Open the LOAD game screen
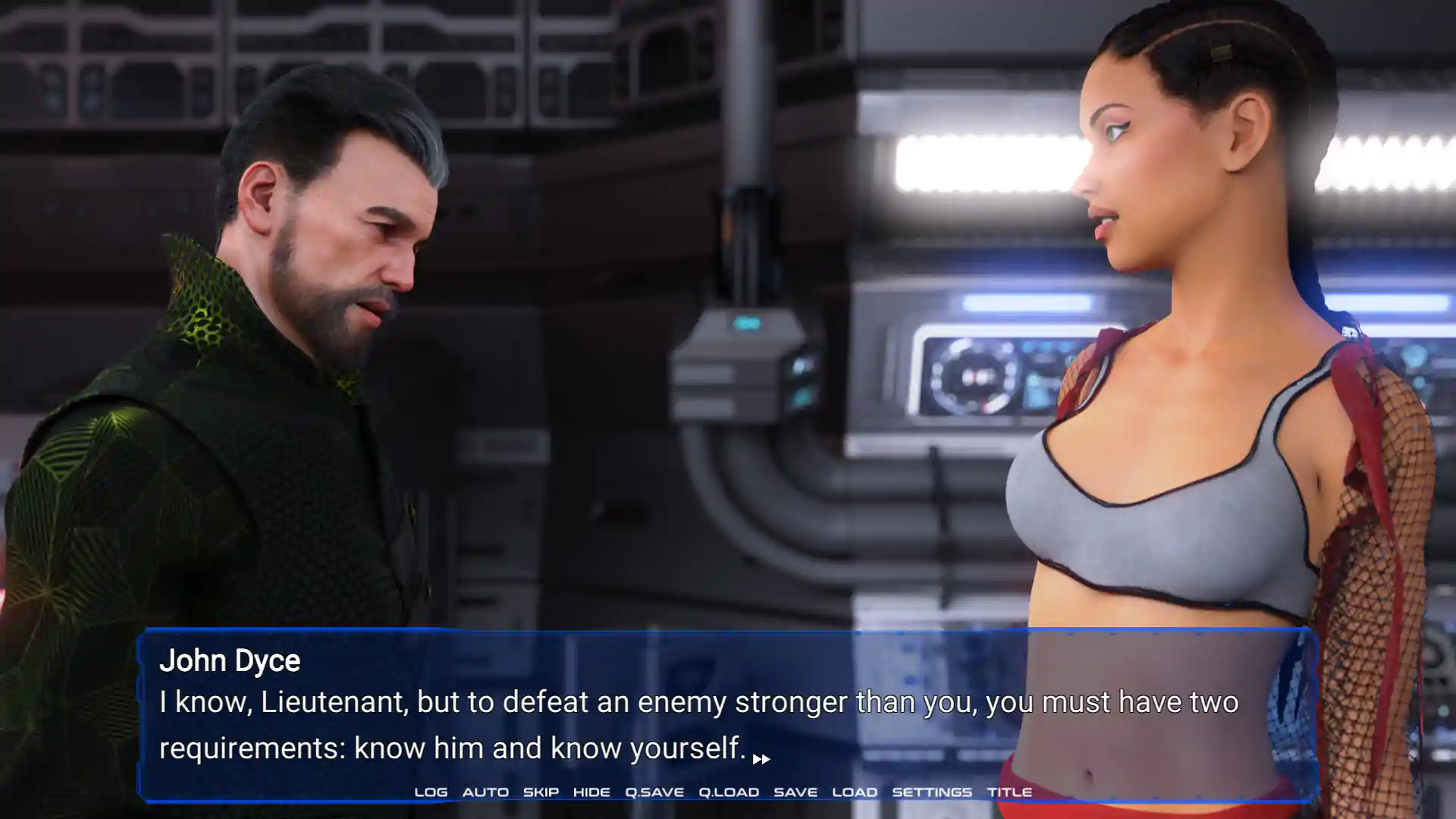 tap(856, 792)
